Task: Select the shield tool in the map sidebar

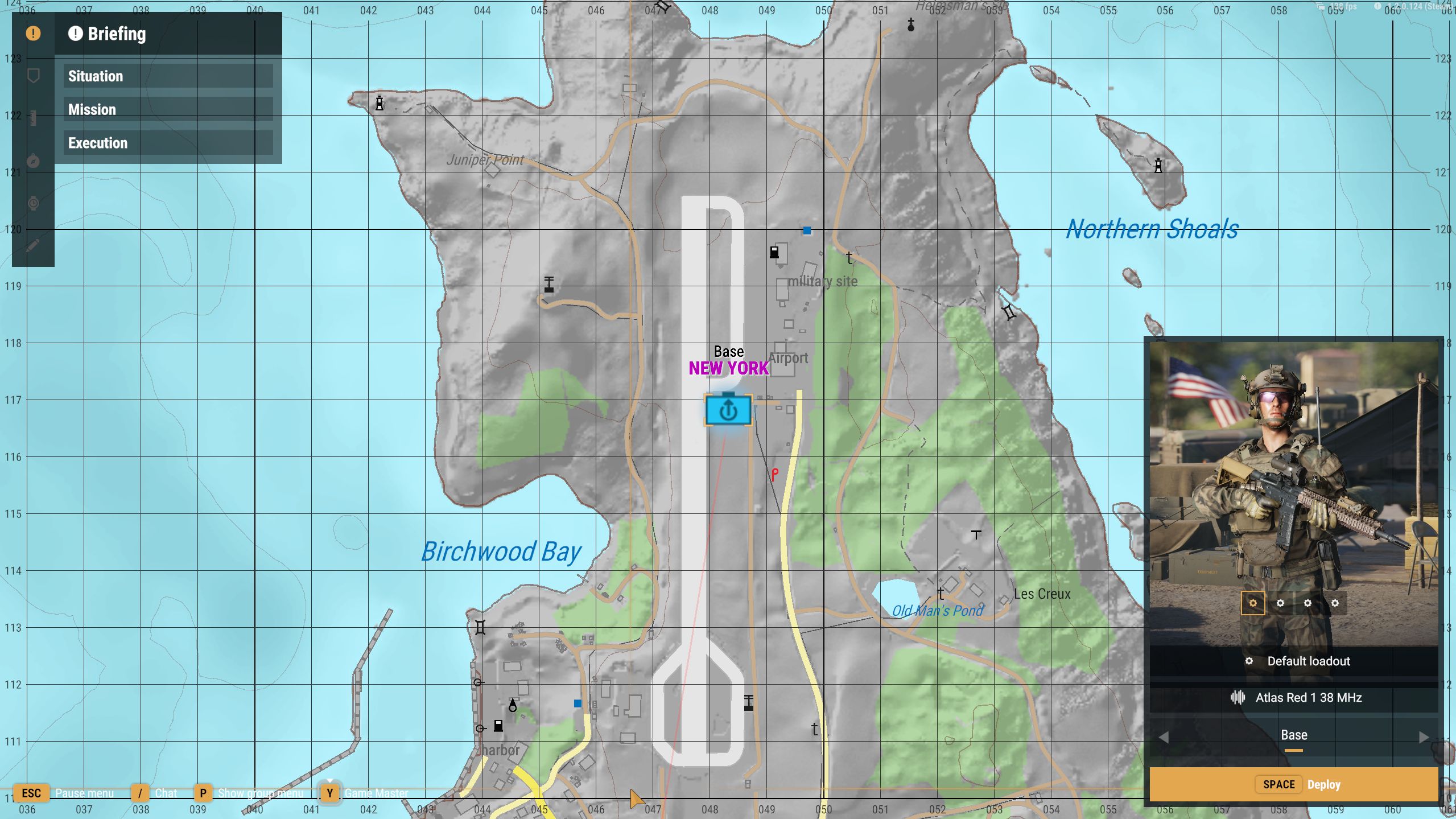Action: click(33, 75)
